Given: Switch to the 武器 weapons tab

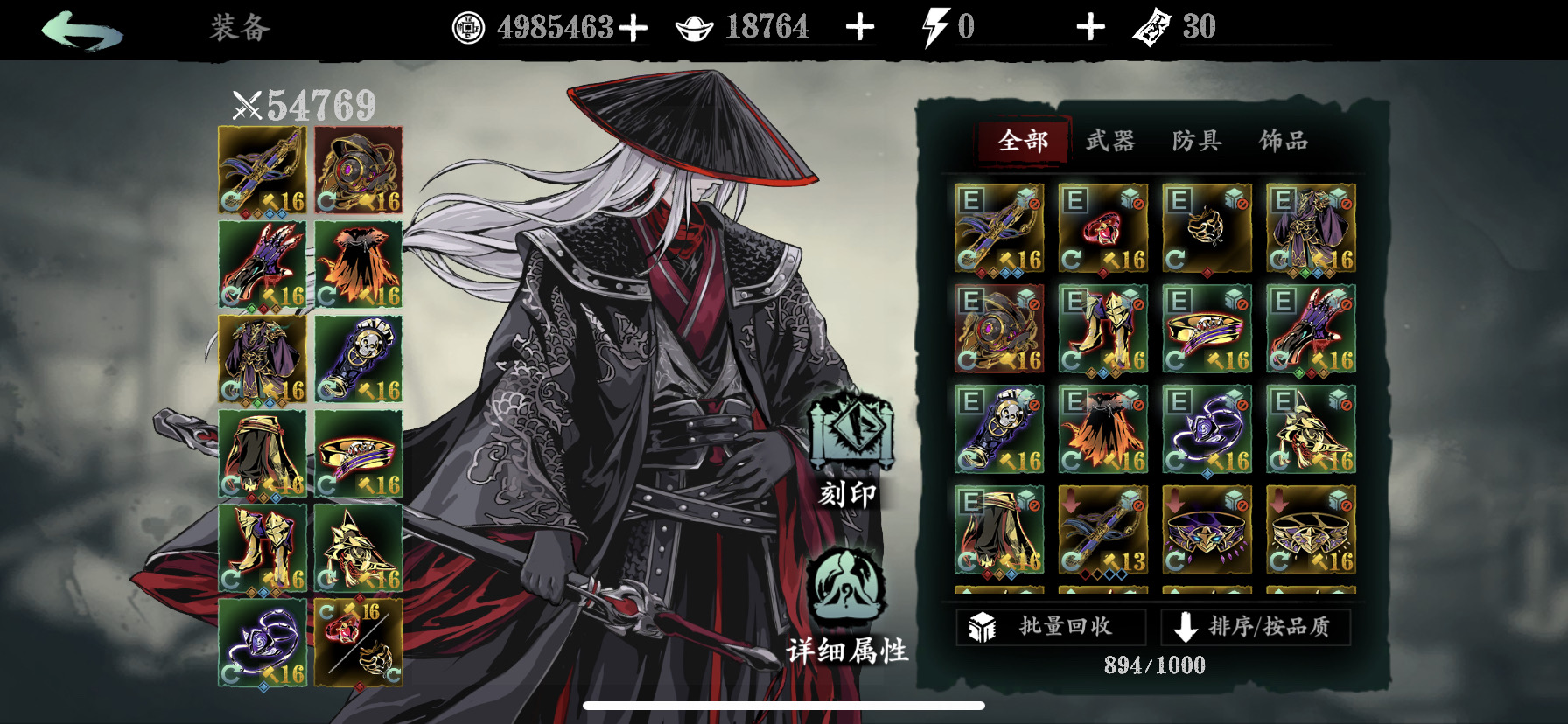Looking at the screenshot, I should pyautogui.click(x=1112, y=140).
